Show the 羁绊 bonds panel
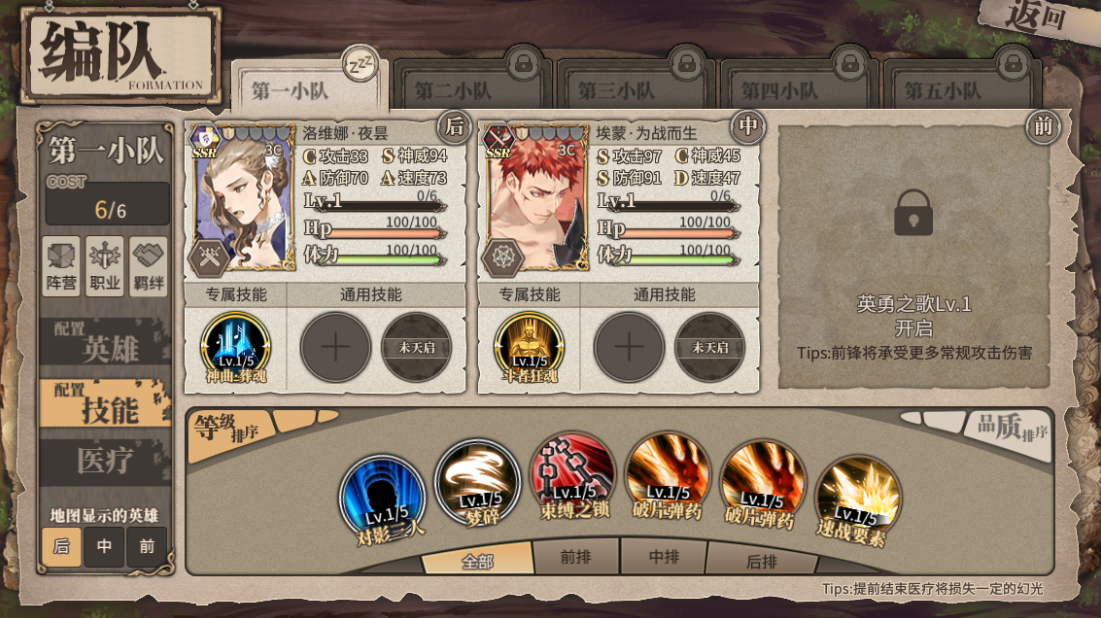This screenshot has width=1101, height=618. (x=149, y=267)
